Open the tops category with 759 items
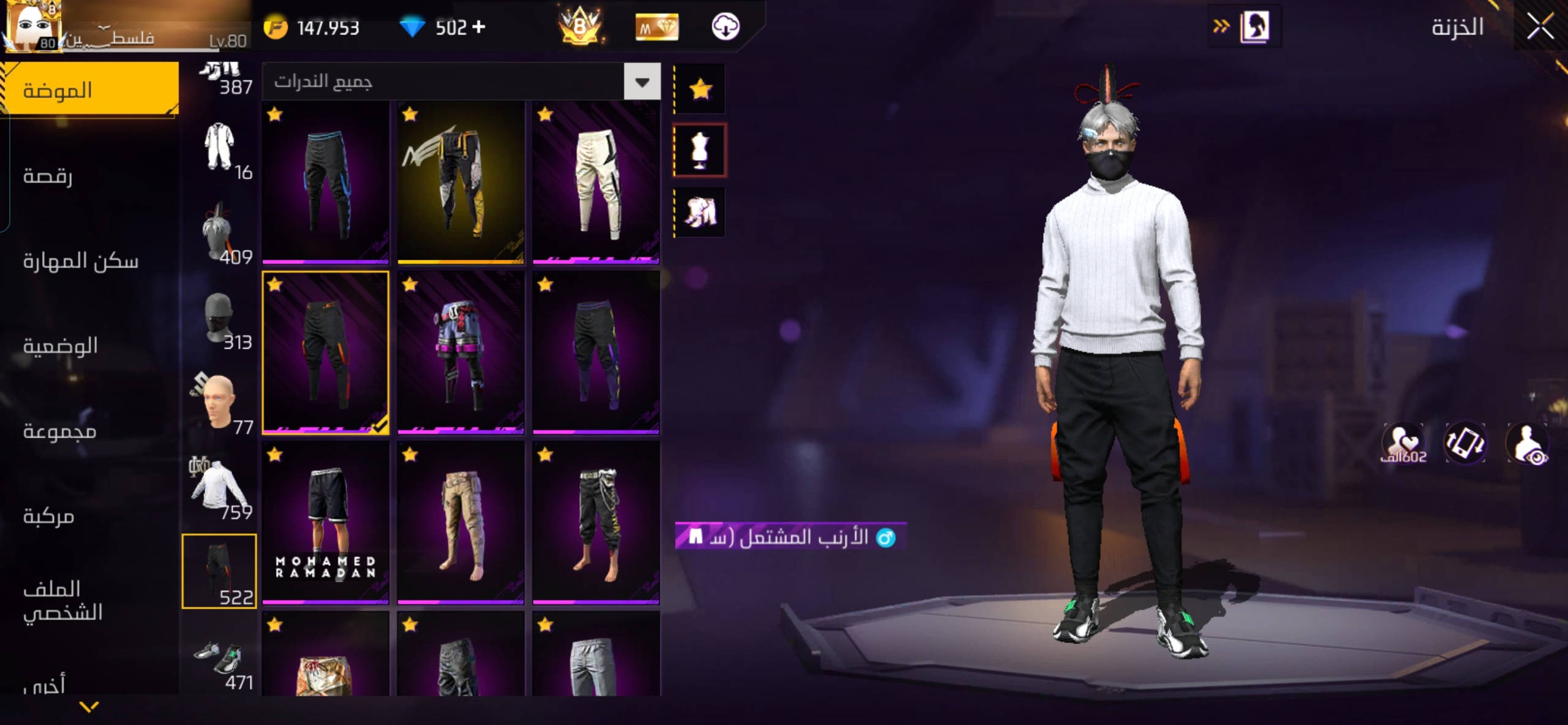This screenshot has width=1568, height=725. (219, 490)
